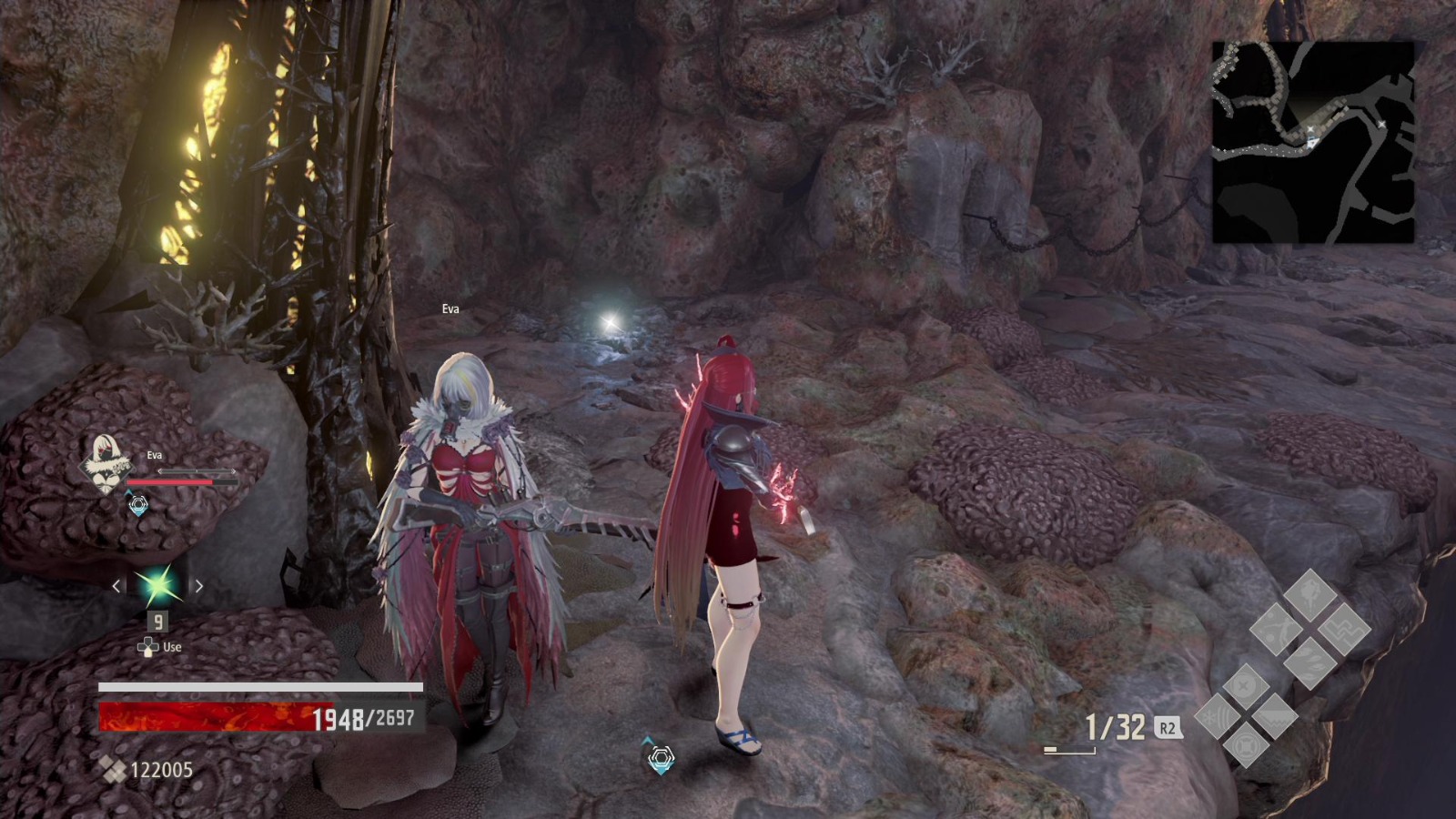Select the jagged-mountain gift icon near screen edge
The width and height of the screenshot is (1456, 819).
[1274, 717]
